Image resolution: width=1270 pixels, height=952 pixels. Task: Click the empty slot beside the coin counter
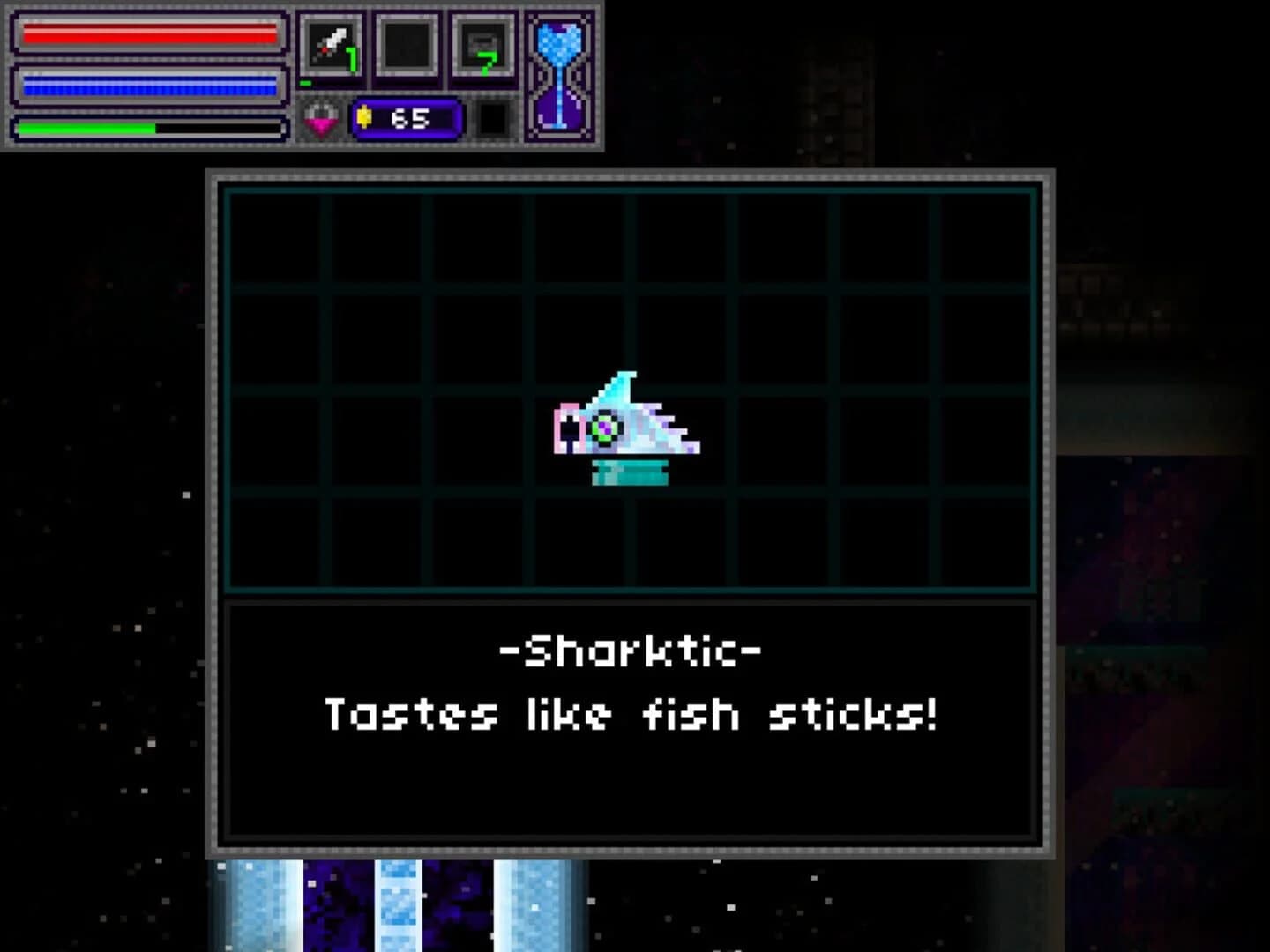pyautogui.click(x=494, y=117)
